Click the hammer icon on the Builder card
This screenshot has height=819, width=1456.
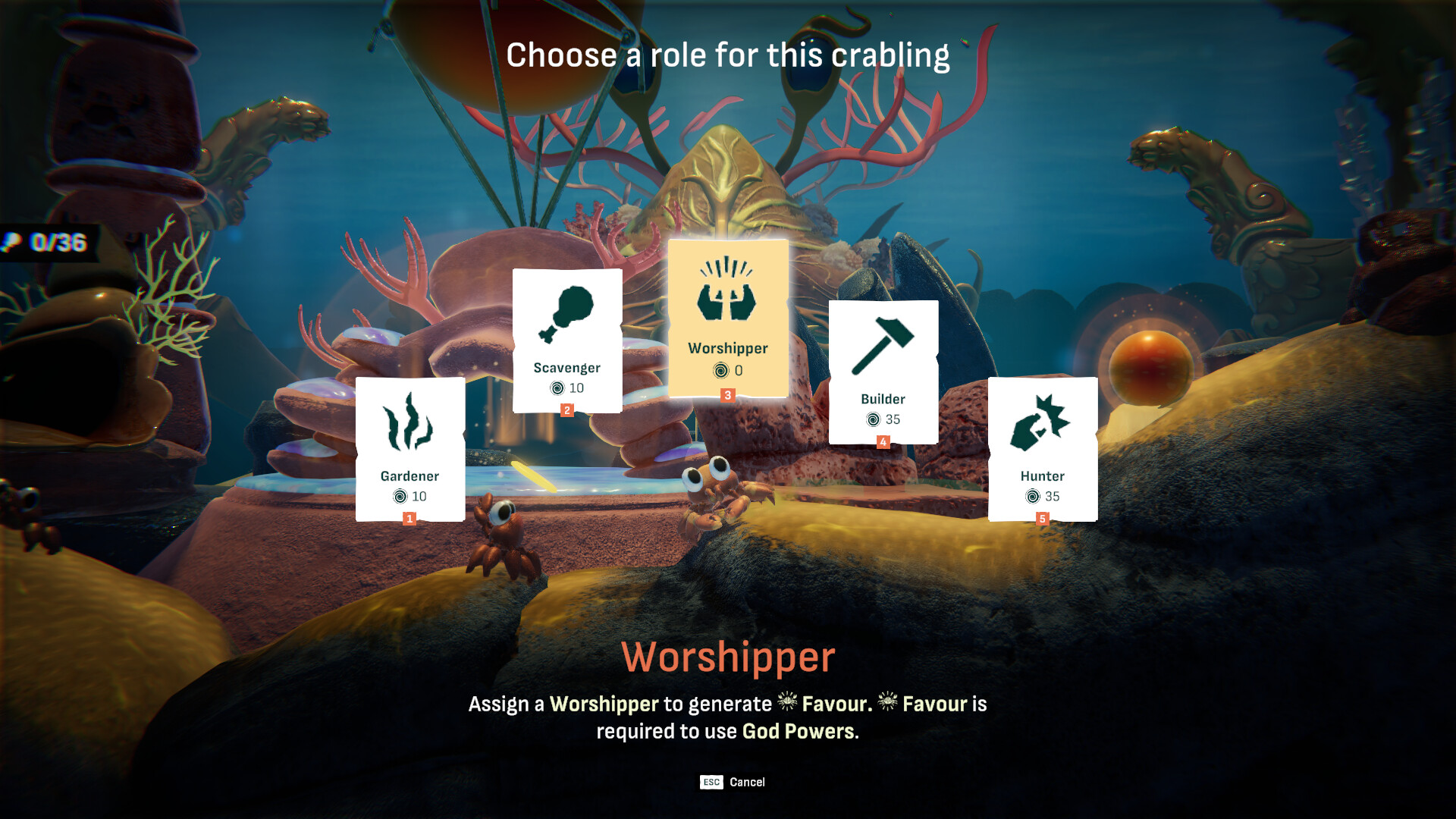tap(884, 345)
